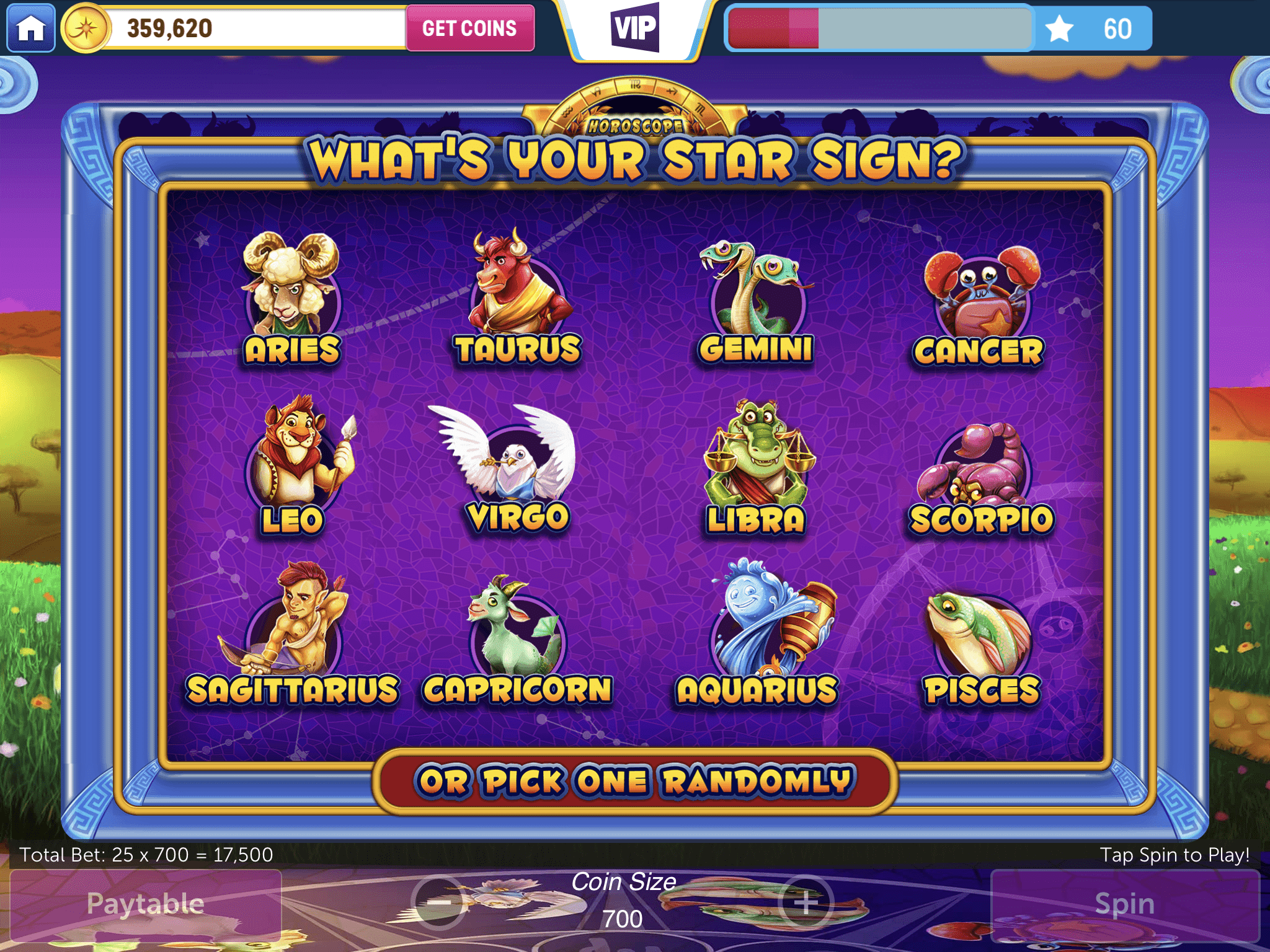
Task: Decrease coin size with minus button
Action: pyautogui.click(x=439, y=903)
